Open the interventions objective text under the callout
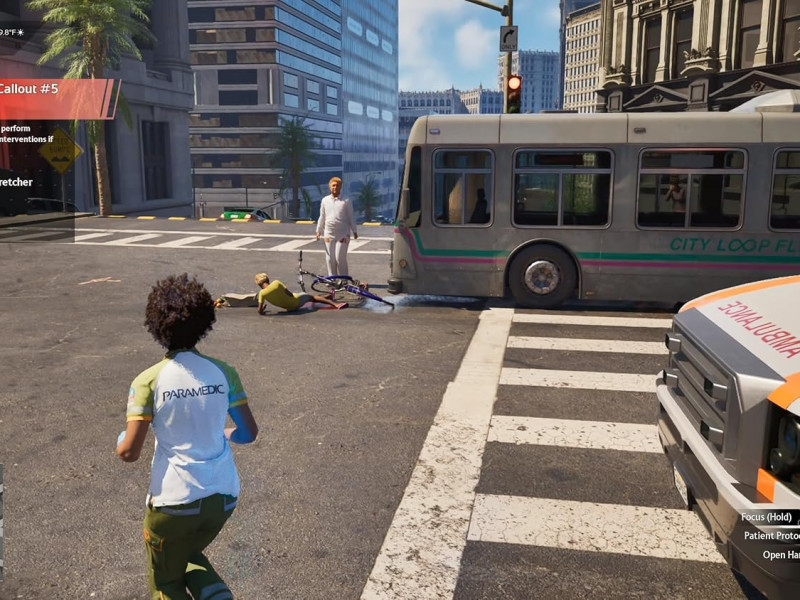 click(30, 134)
